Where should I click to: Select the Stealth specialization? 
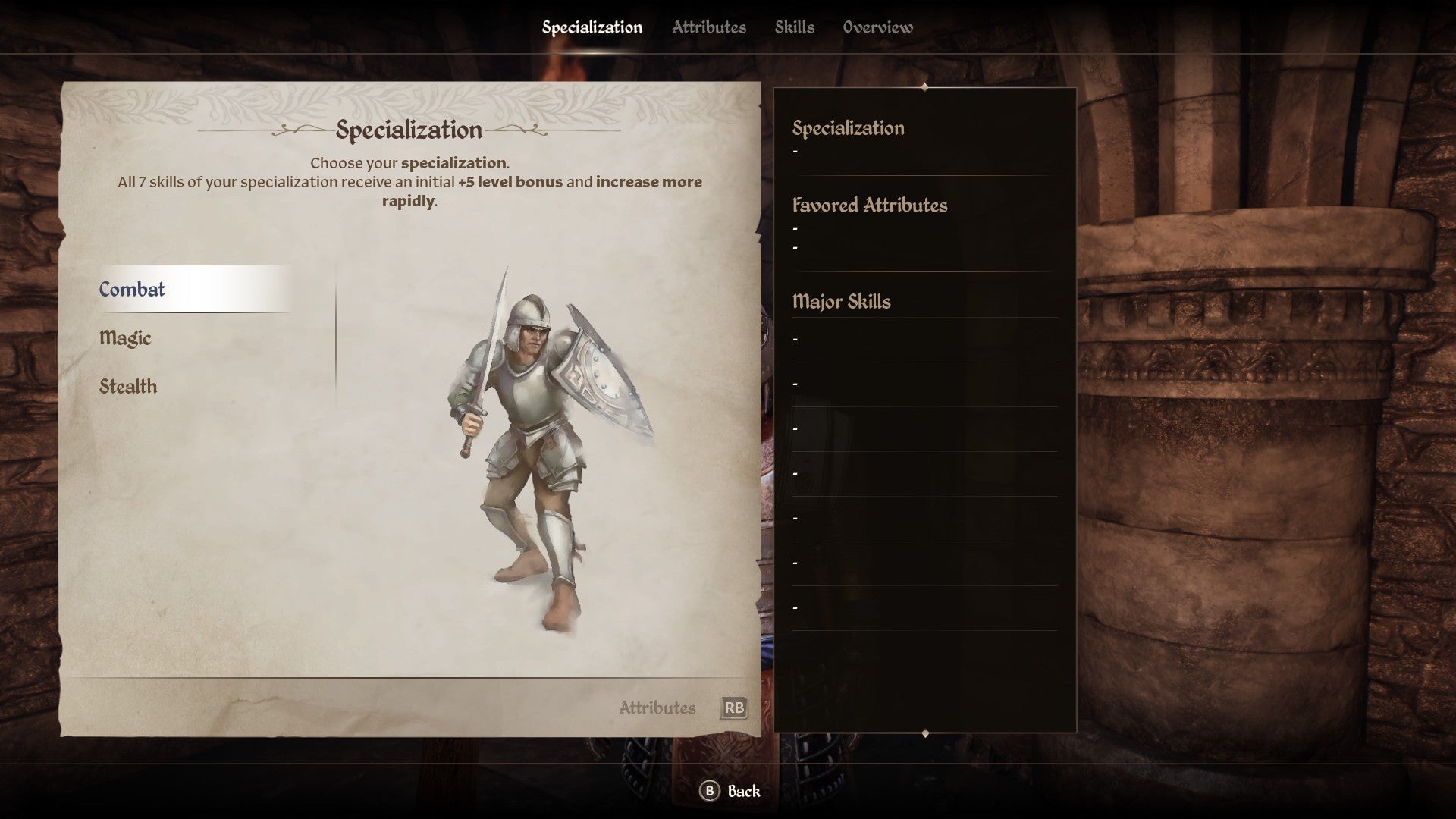[129, 386]
